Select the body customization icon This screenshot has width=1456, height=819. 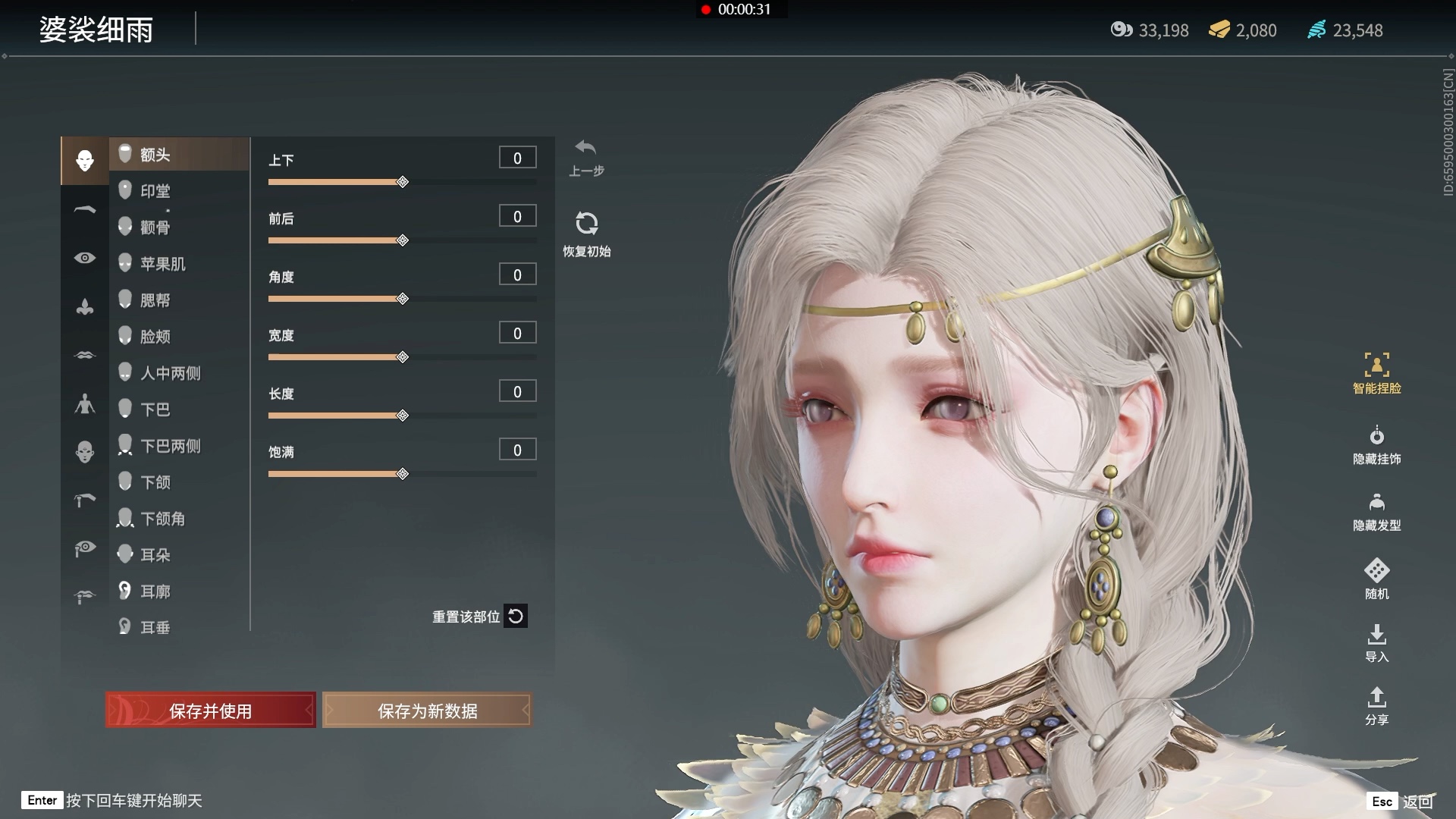point(84,404)
